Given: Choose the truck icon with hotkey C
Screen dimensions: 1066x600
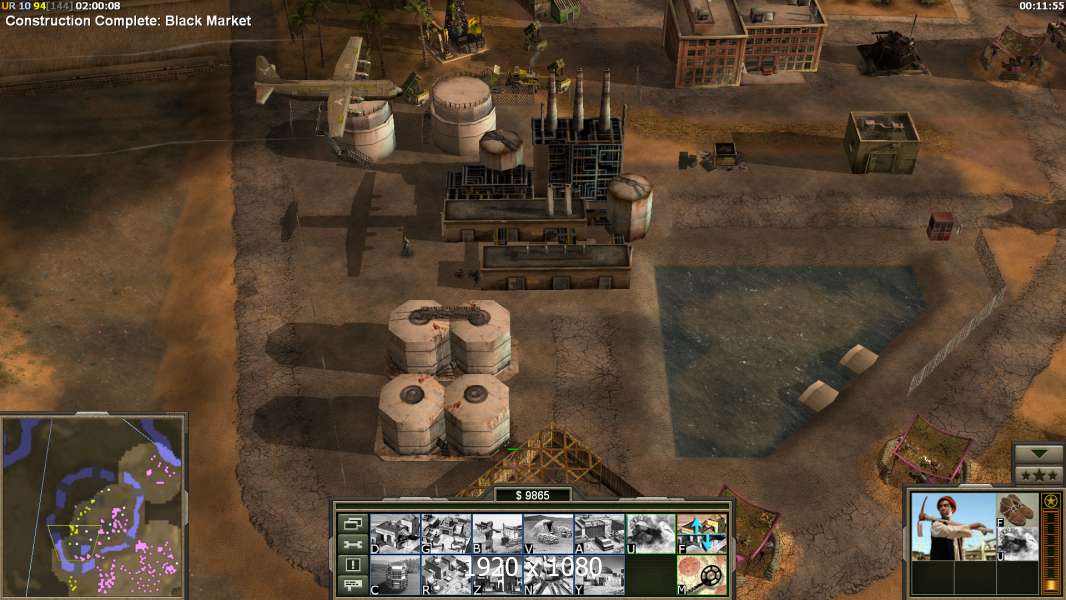Looking at the screenshot, I should [x=395, y=575].
